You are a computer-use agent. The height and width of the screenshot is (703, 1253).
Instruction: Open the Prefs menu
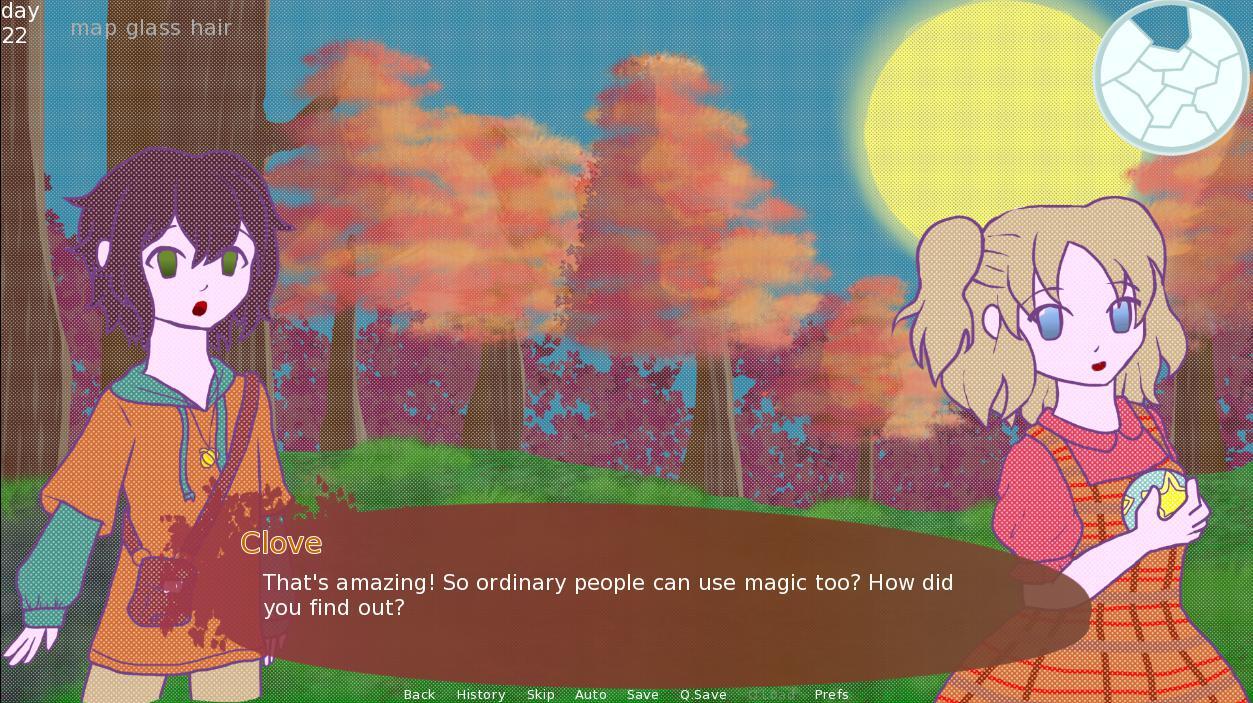point(831,694)
